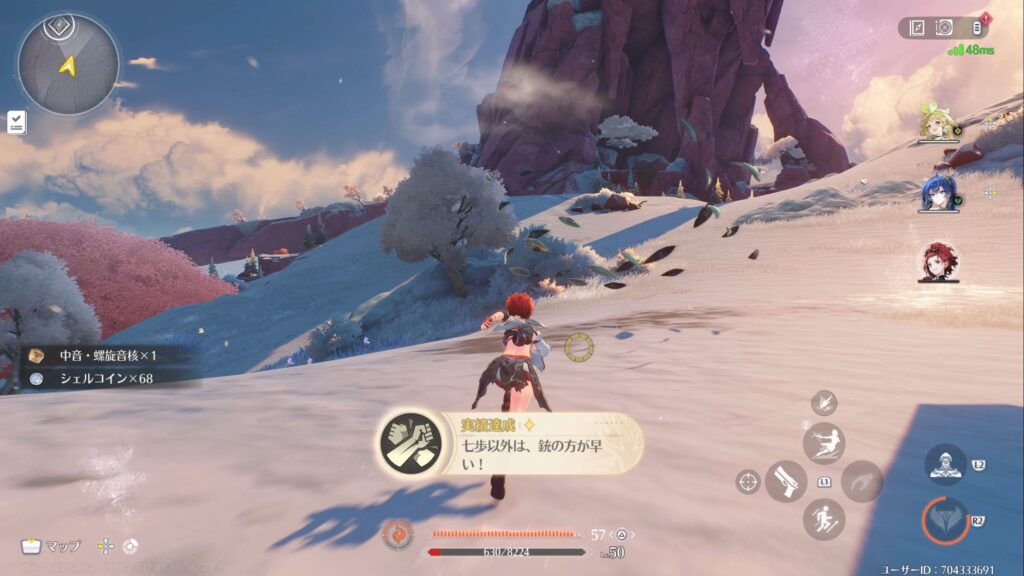Screen dimensions: 1024x576
Task: Open the circular minimap
Action: point(68,64)
